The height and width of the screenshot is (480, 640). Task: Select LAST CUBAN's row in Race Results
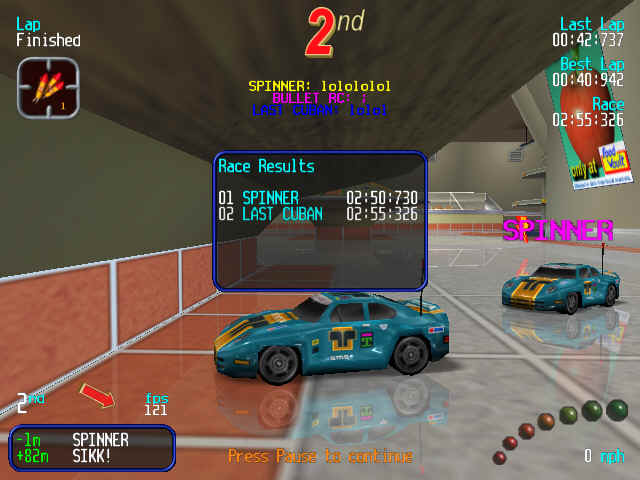(x=318, y=214)
